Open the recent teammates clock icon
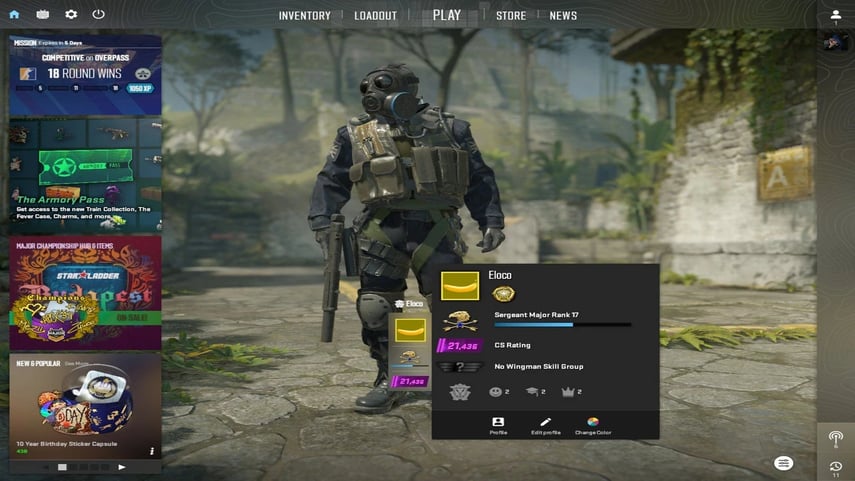855x481 pixels. (x=836, y=467)
